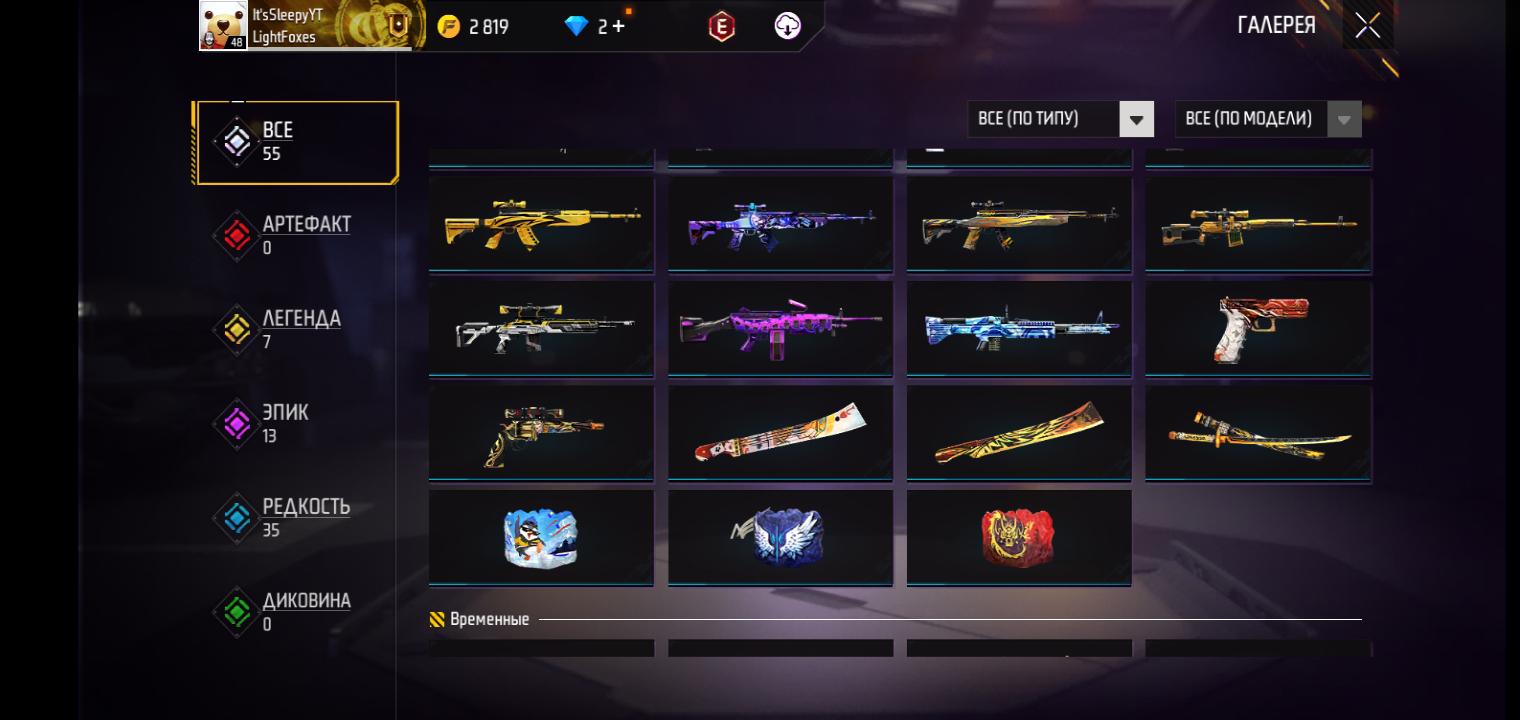
Task: Tap the cloud download icon
Action: click(788, 27)
